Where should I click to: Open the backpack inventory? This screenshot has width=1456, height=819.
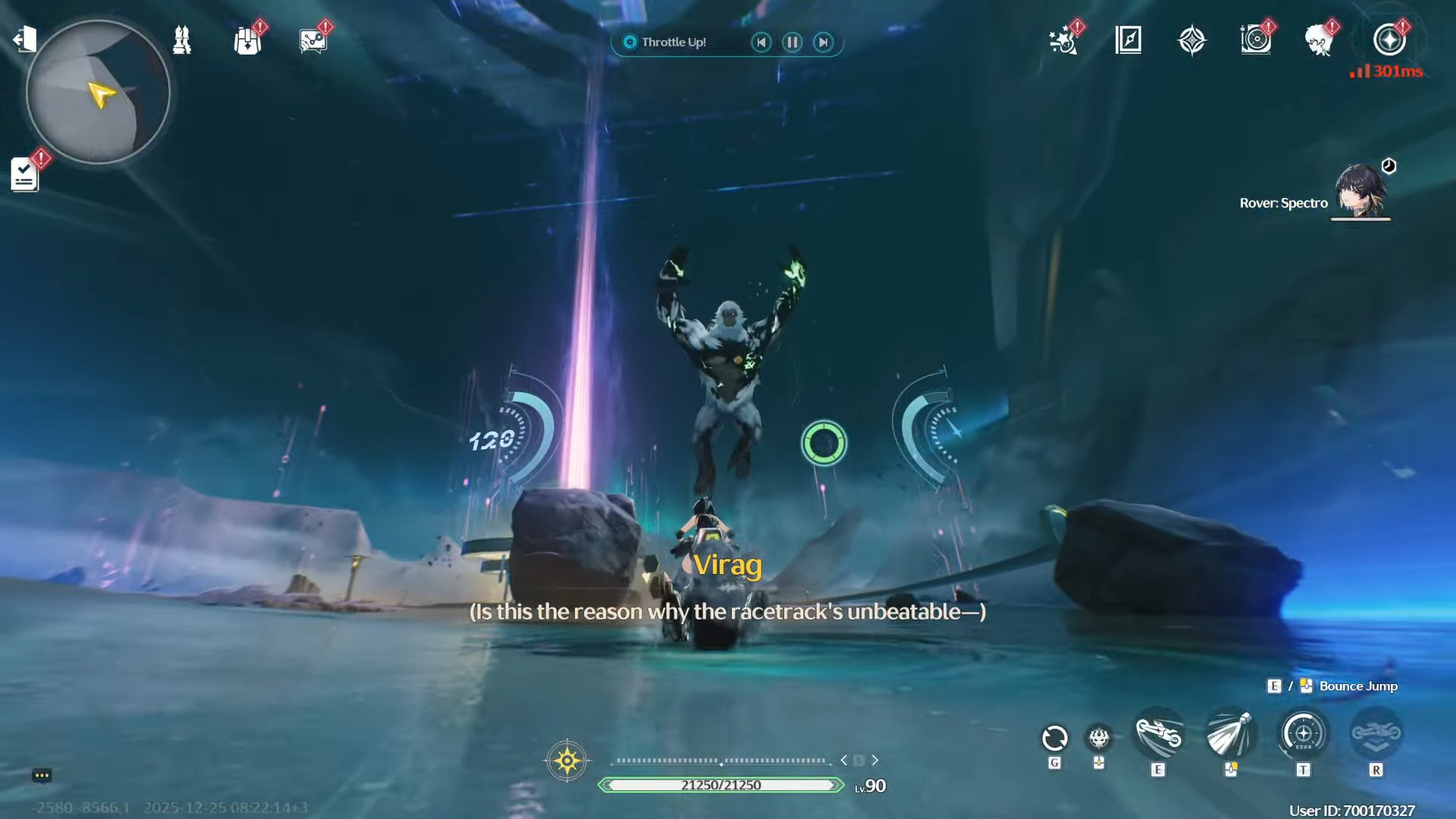pyautogui.click(x=247, y=41)
